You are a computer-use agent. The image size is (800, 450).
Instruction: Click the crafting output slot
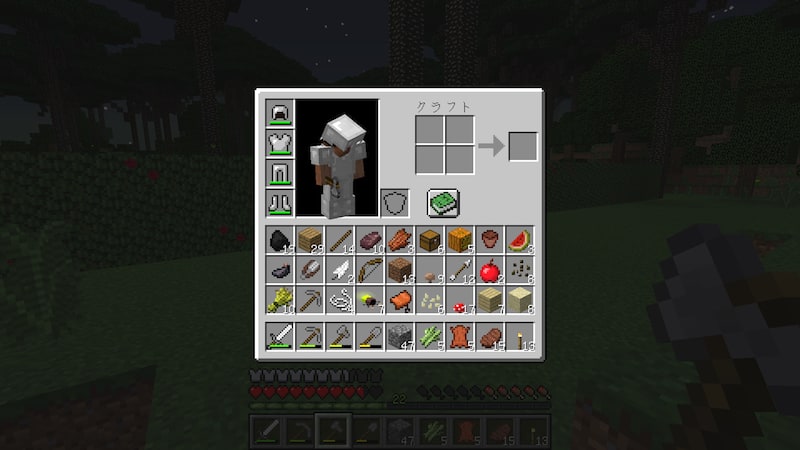coord(522,146)
